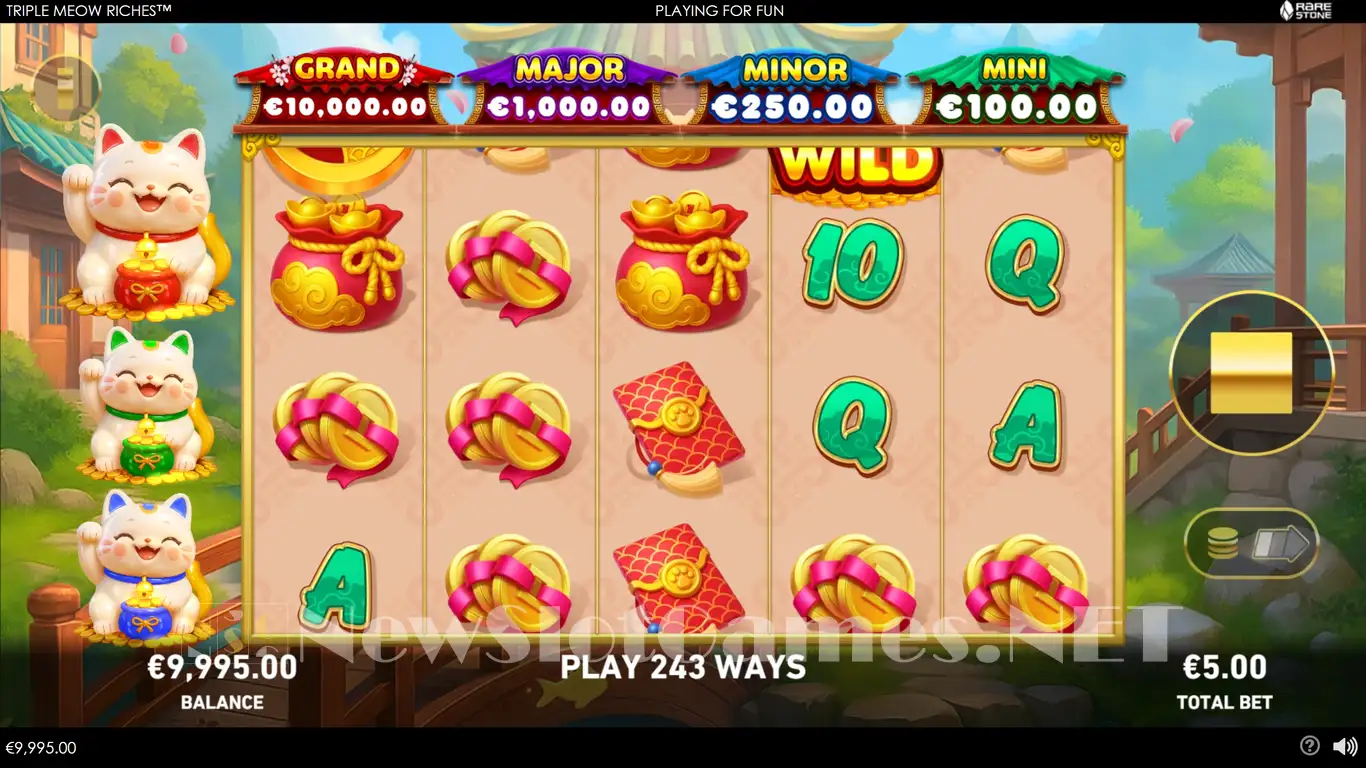Stop the reels with the gold square button

[1251, 372]
